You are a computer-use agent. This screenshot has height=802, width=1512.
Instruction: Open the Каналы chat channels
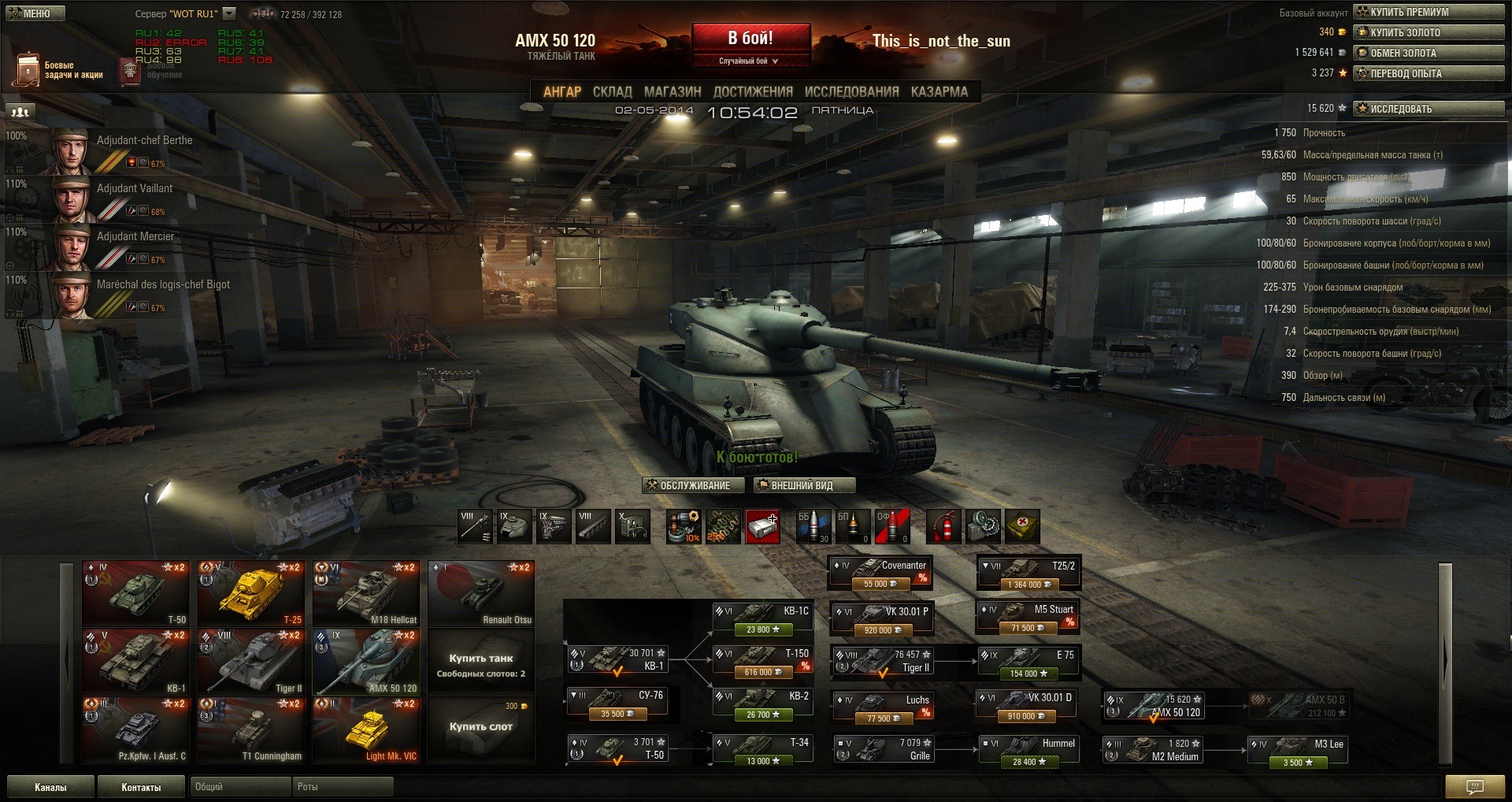[50, 787]
